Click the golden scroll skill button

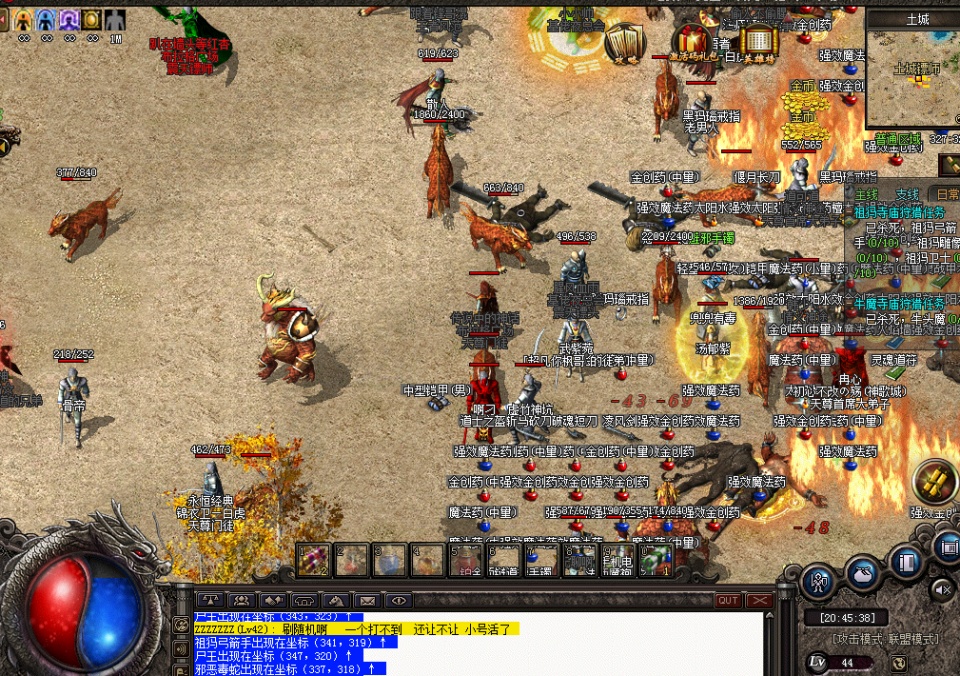pyautogui.click(x=936, y=483)
